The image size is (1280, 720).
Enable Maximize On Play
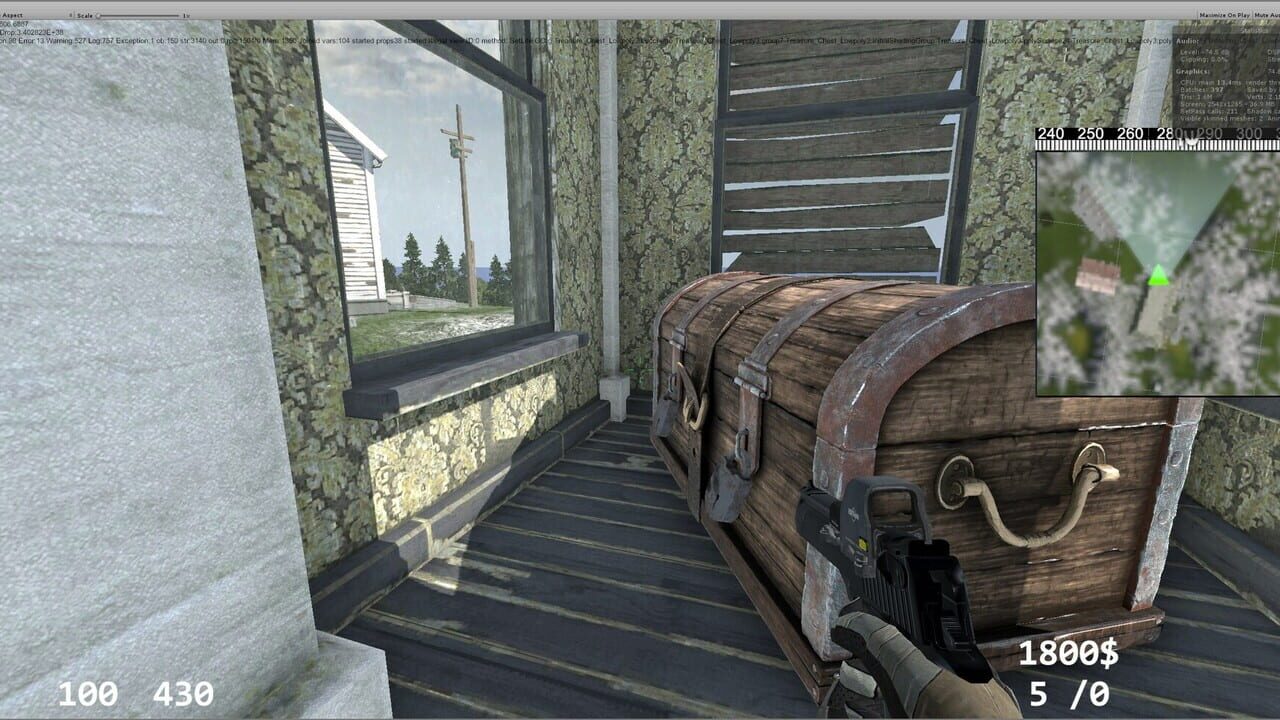[1225, 15]
